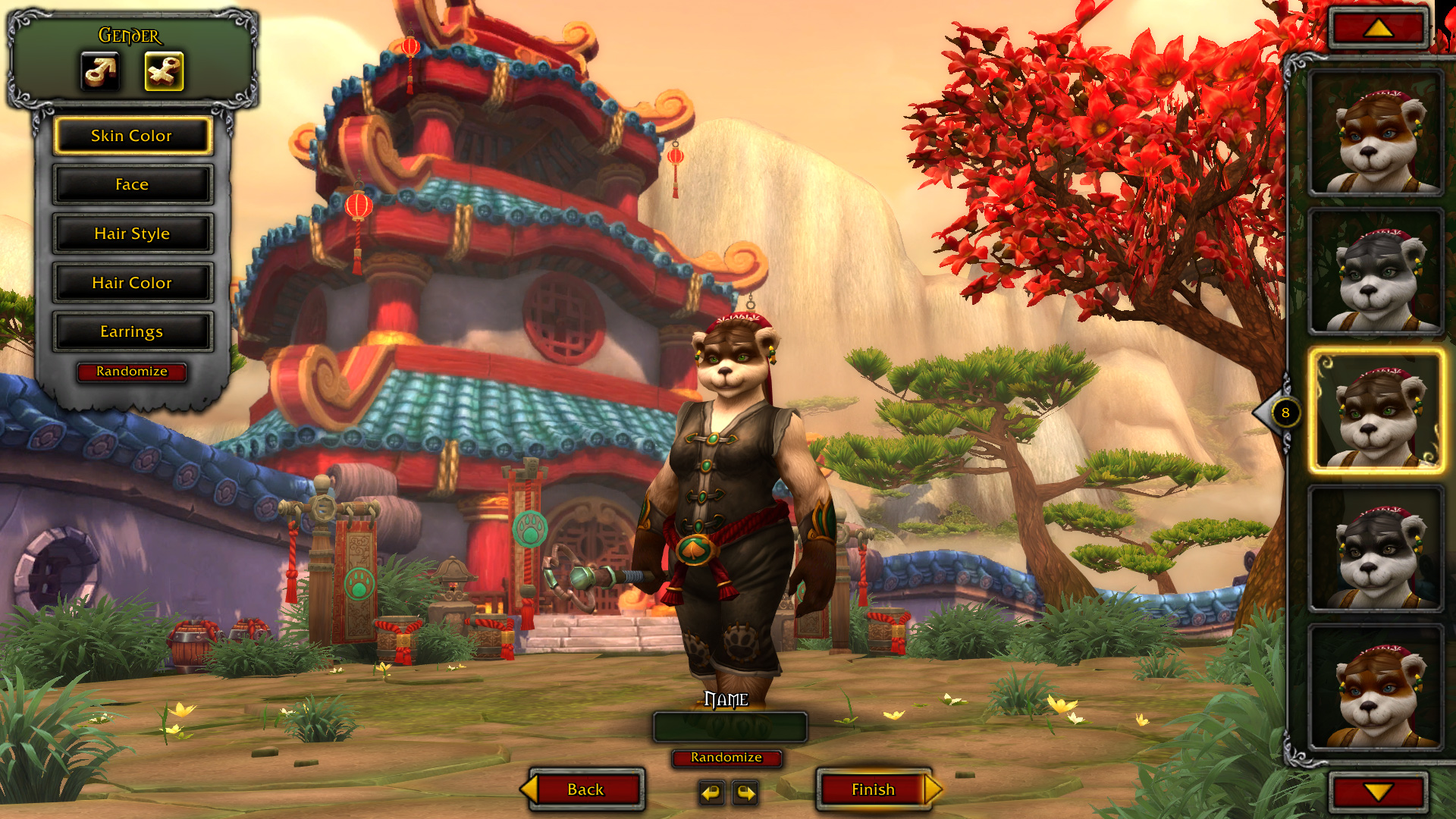
Task: Open the Skin Color options
Action: coord(132,136)
